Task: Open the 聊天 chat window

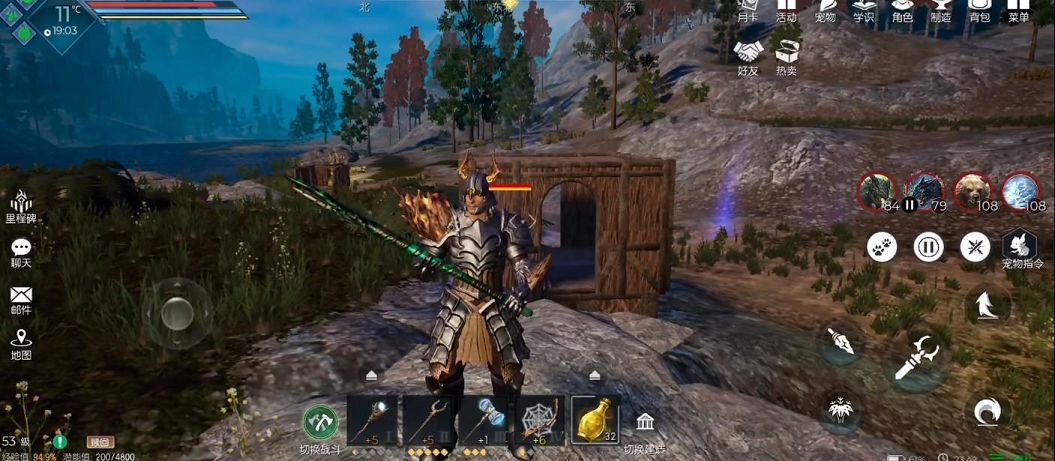Action: (21, 252)
